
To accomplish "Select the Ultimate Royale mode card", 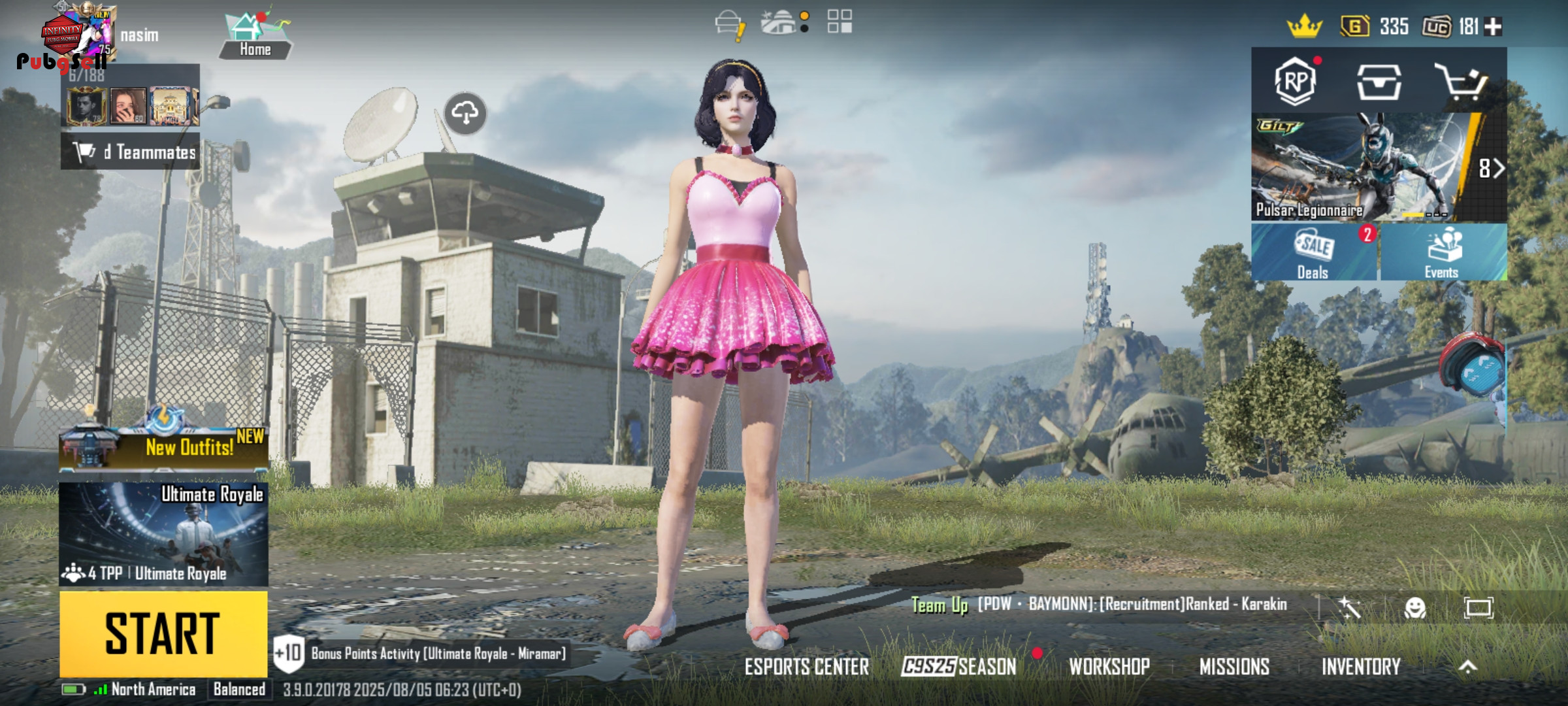I will click(163, 533).
